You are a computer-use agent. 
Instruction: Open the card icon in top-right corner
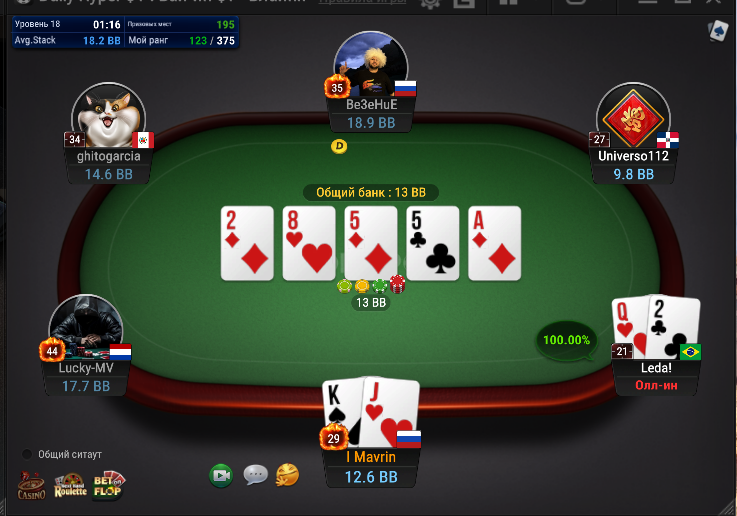(x=718, y=32)
